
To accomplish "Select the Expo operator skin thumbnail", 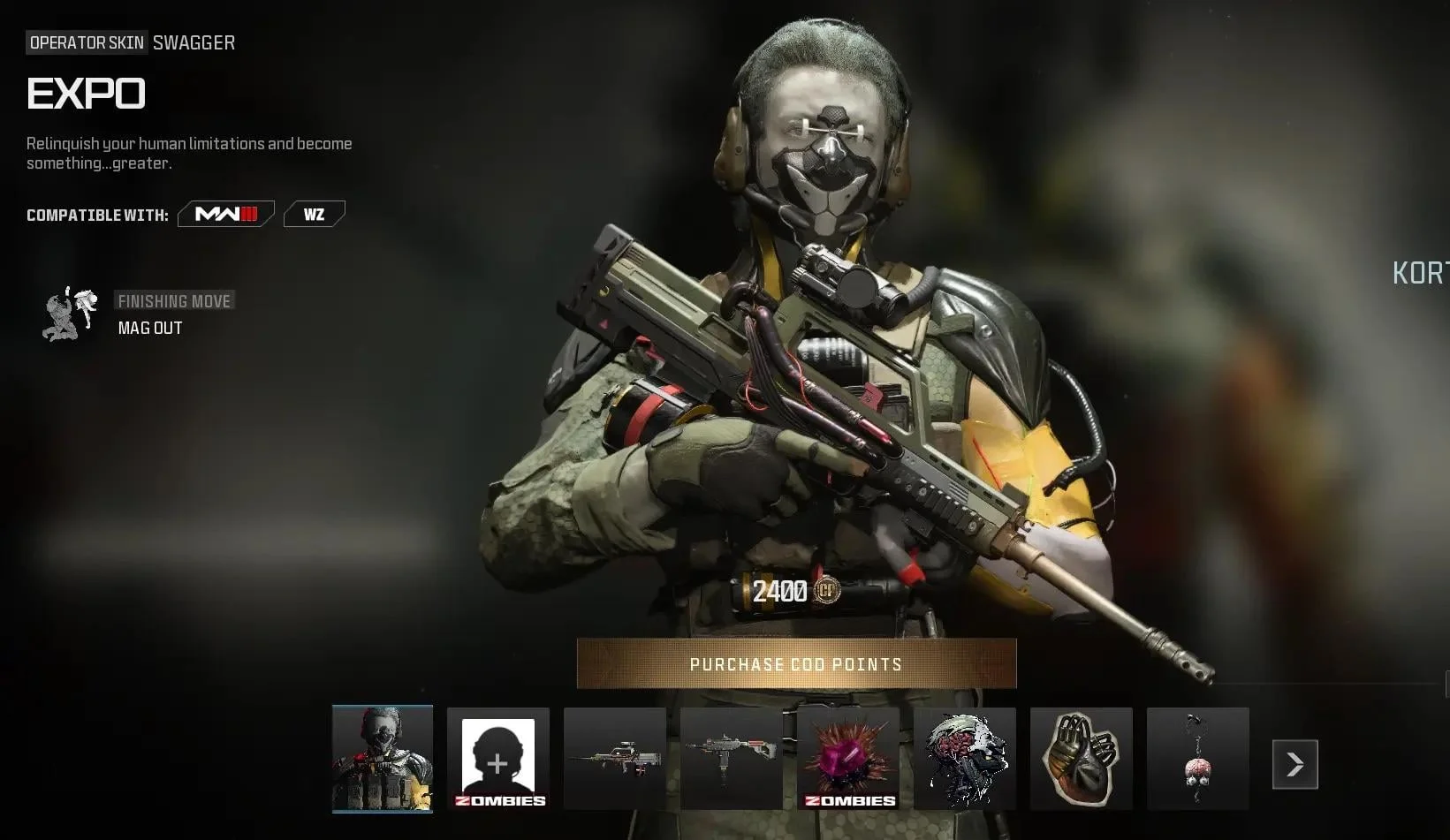I will [x=383, y=758].
